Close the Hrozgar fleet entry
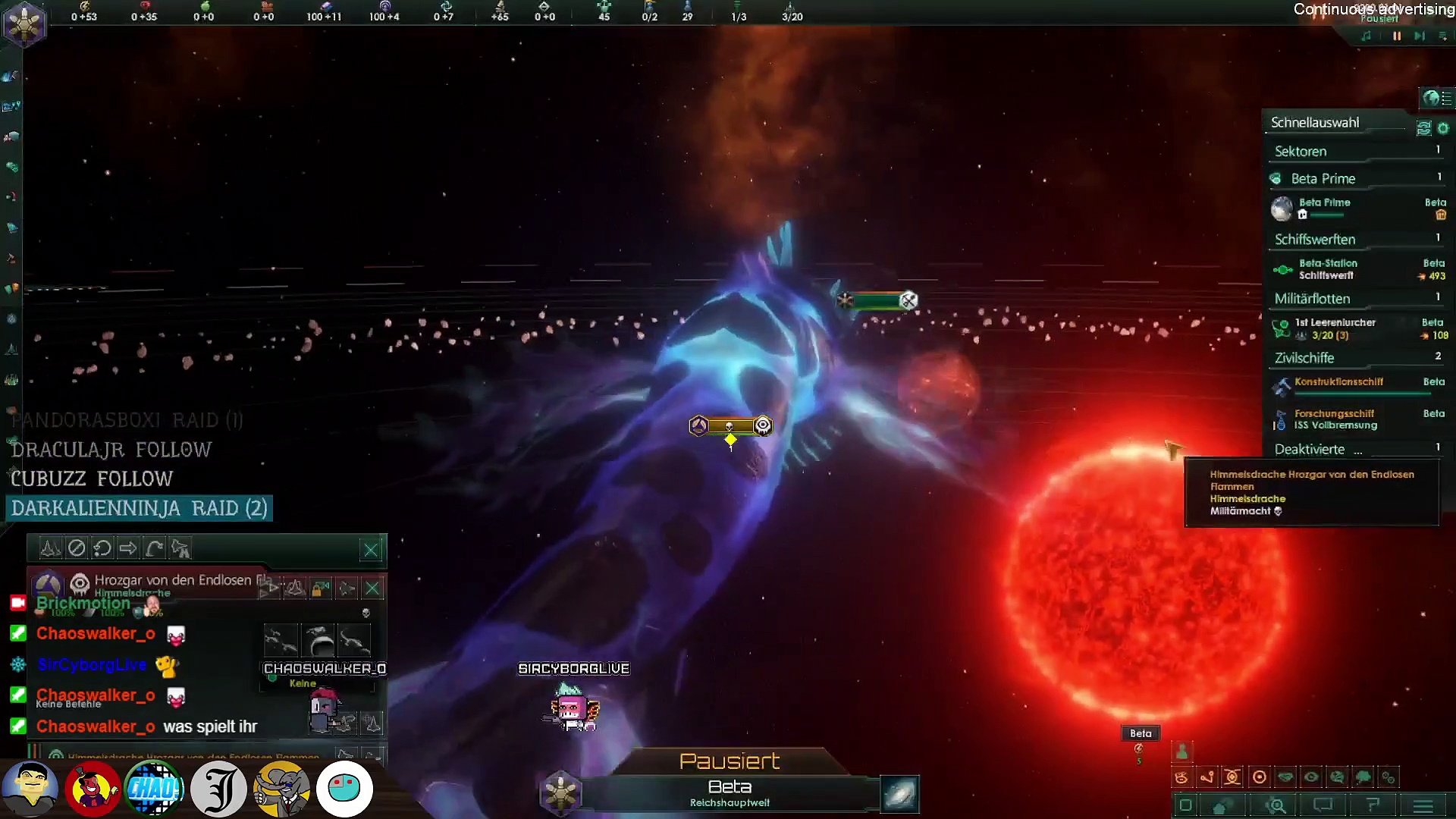Viewport: 1456px width, 819px height. (x=372, y=588)
